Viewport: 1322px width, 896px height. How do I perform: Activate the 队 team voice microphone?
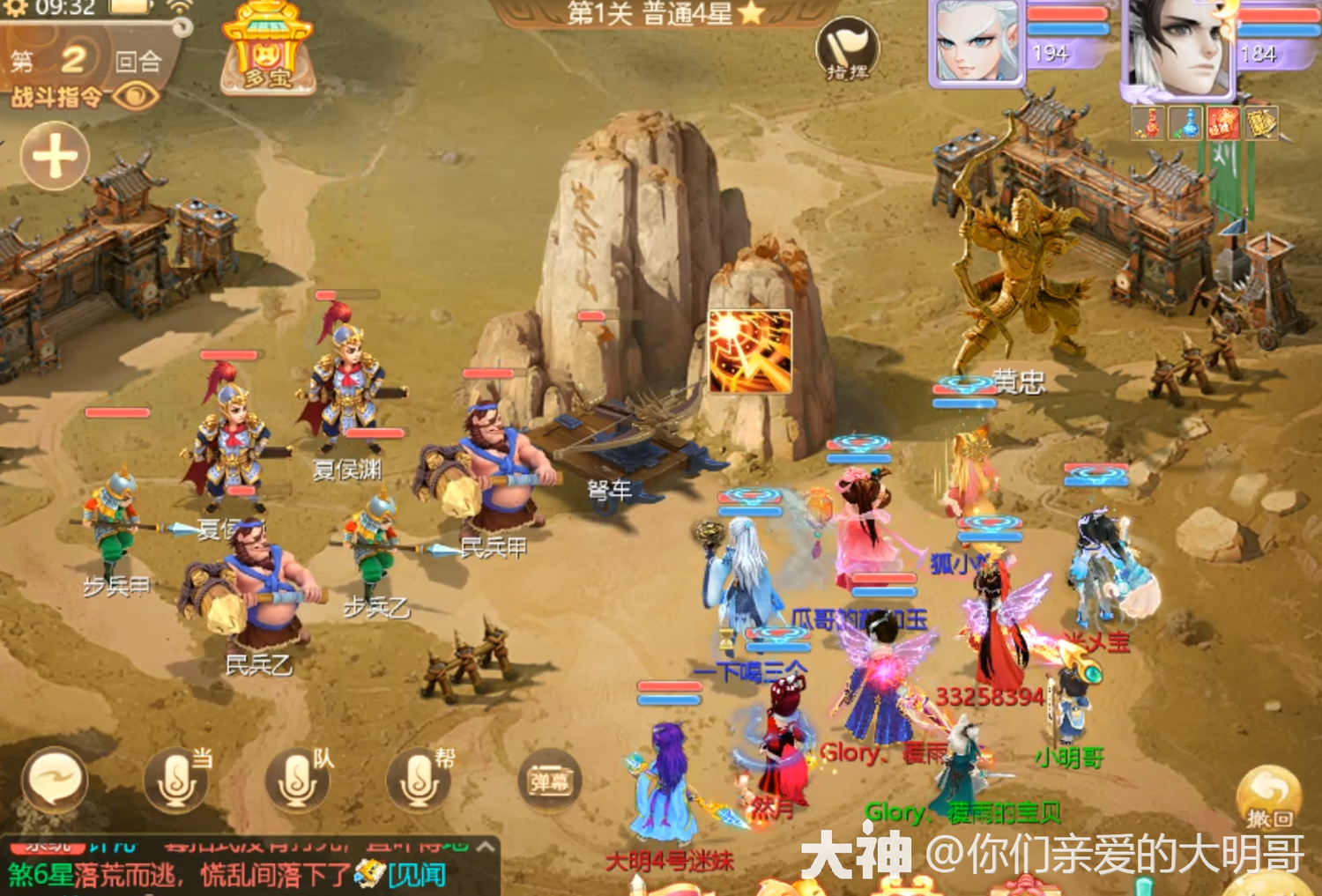[x=297, y=781]
